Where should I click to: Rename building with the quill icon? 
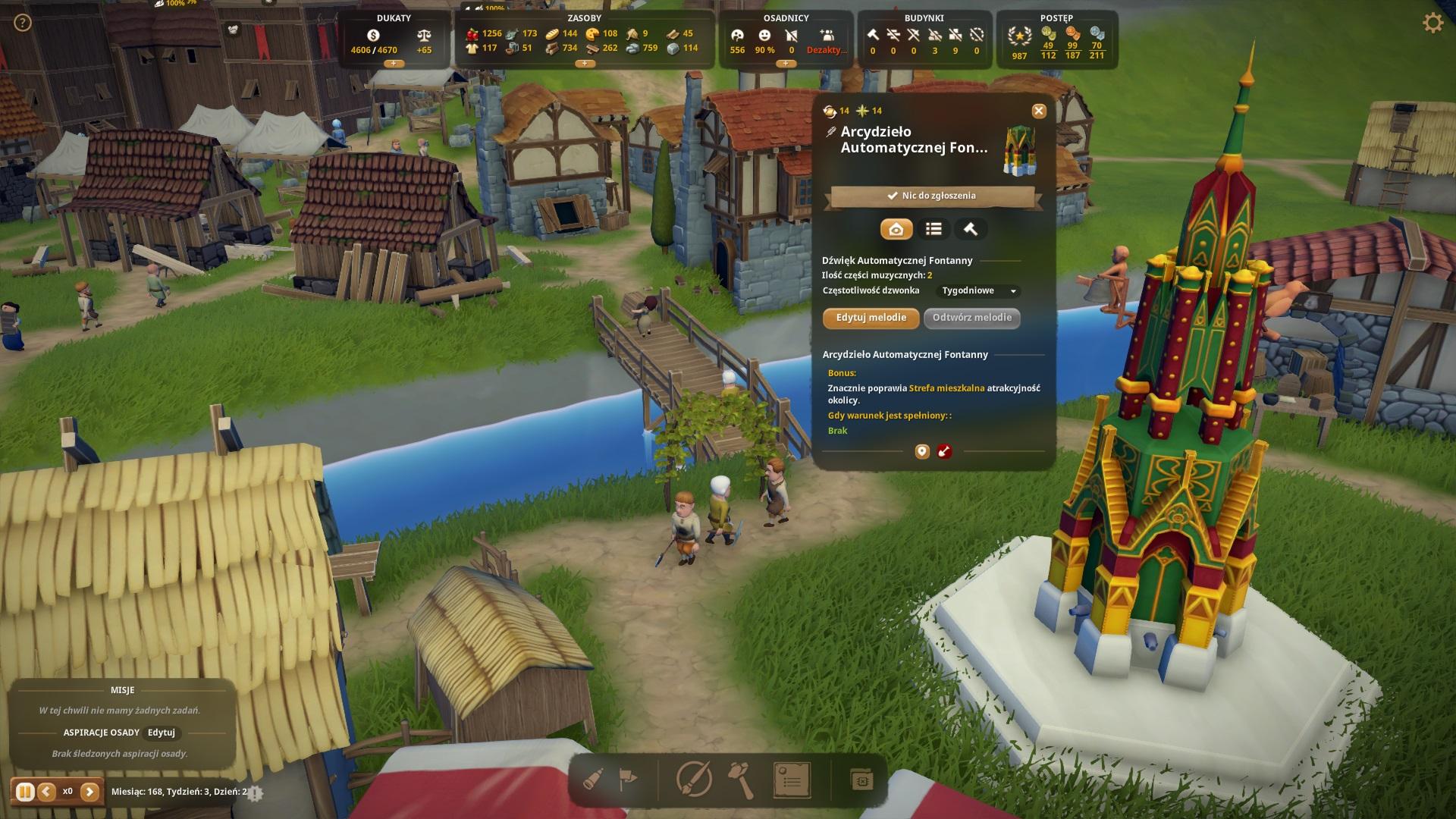pos(830,132)
